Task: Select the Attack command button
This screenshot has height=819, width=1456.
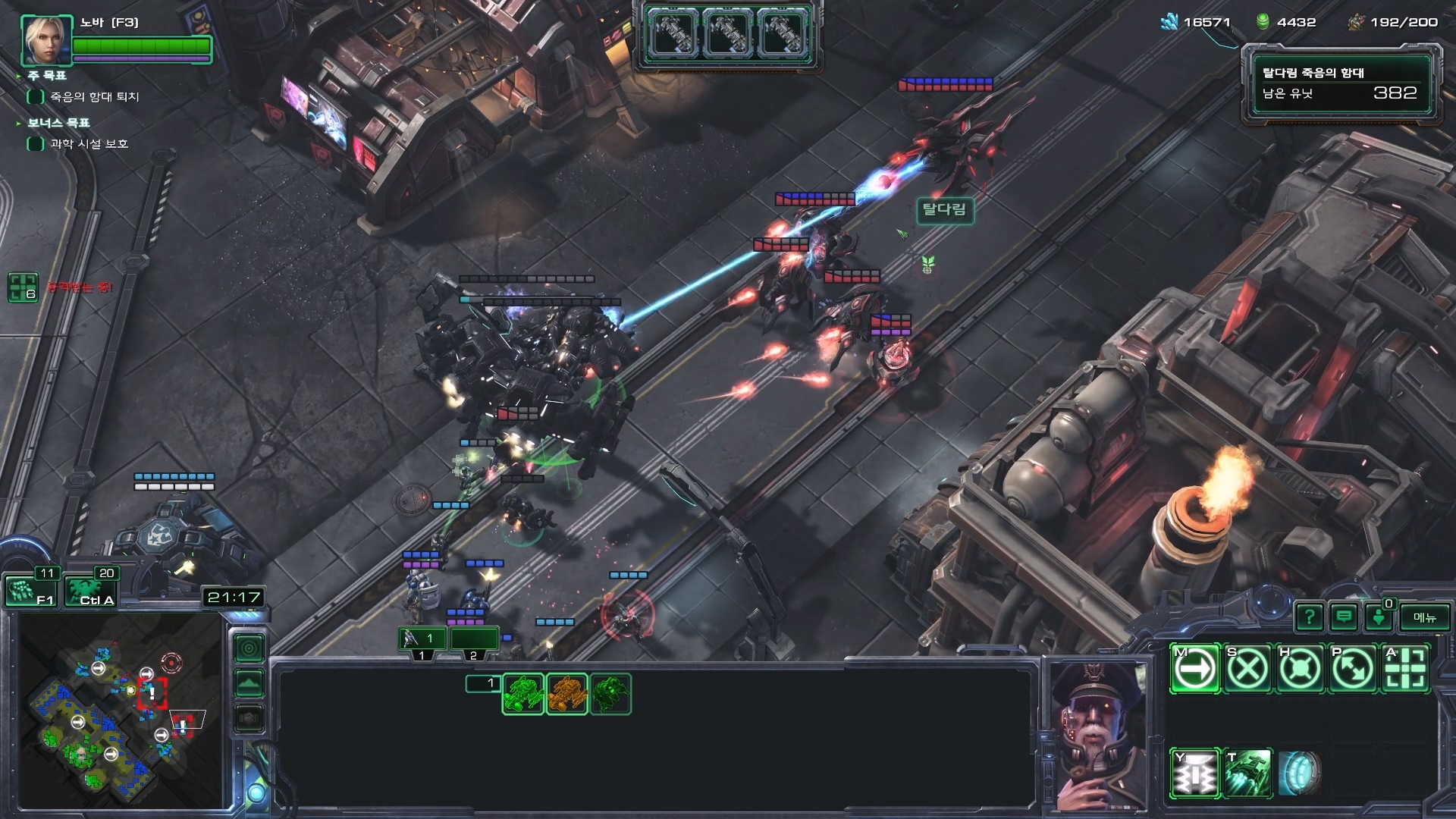Action: click(1405, 669)
